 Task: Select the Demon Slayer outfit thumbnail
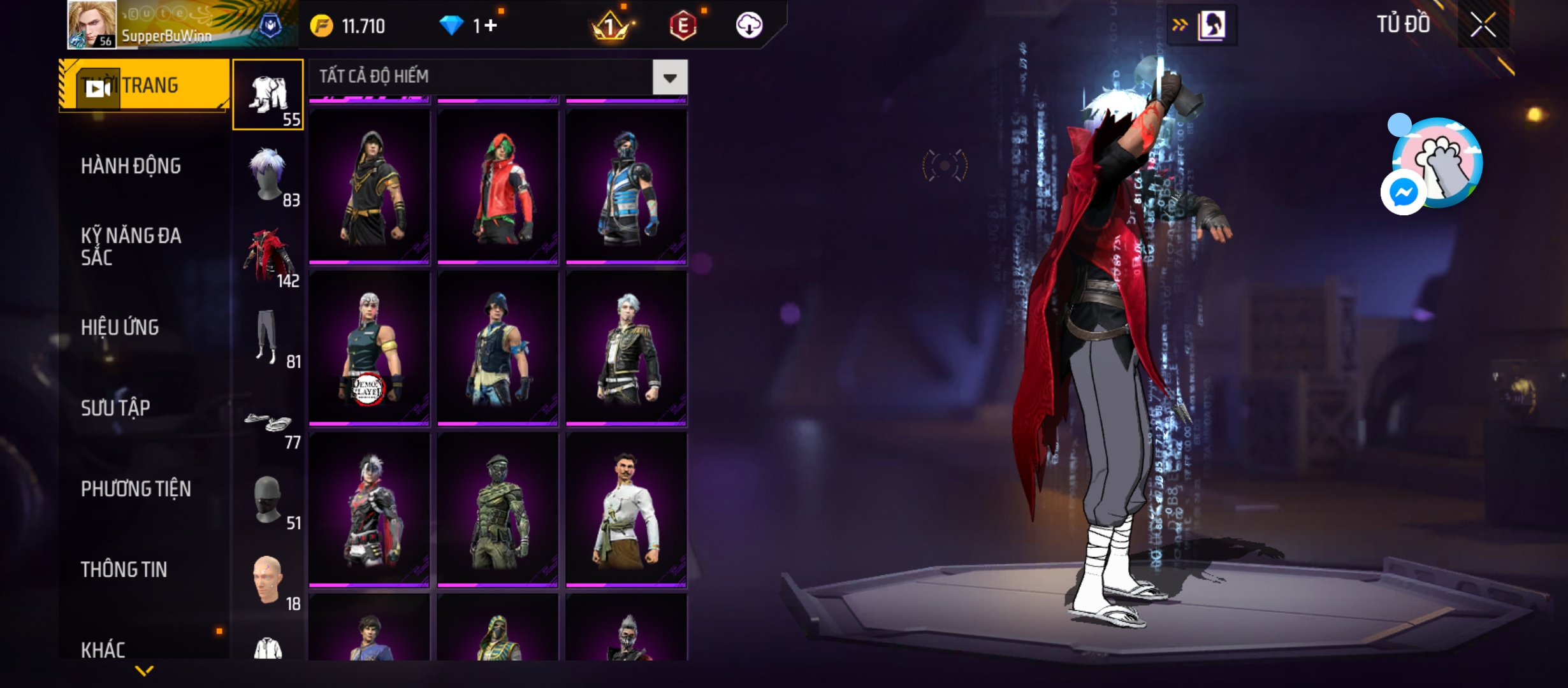370,348
